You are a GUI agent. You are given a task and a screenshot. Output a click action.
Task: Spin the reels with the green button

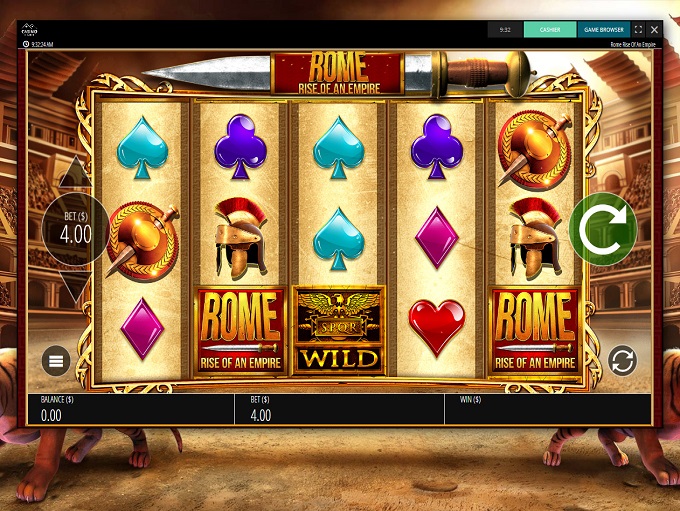[603, 229]
